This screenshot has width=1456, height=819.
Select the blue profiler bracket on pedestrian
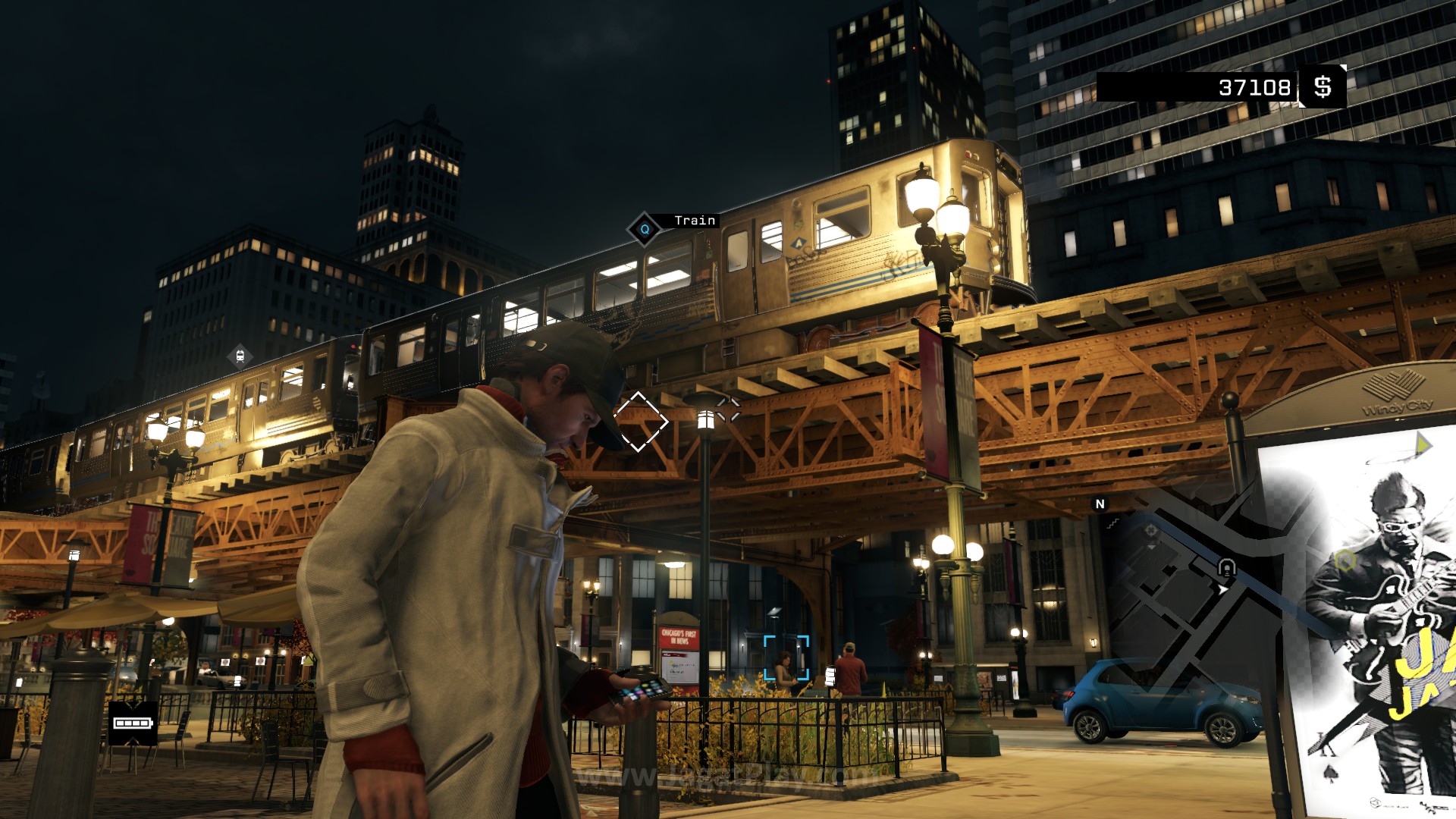point(786,658)
